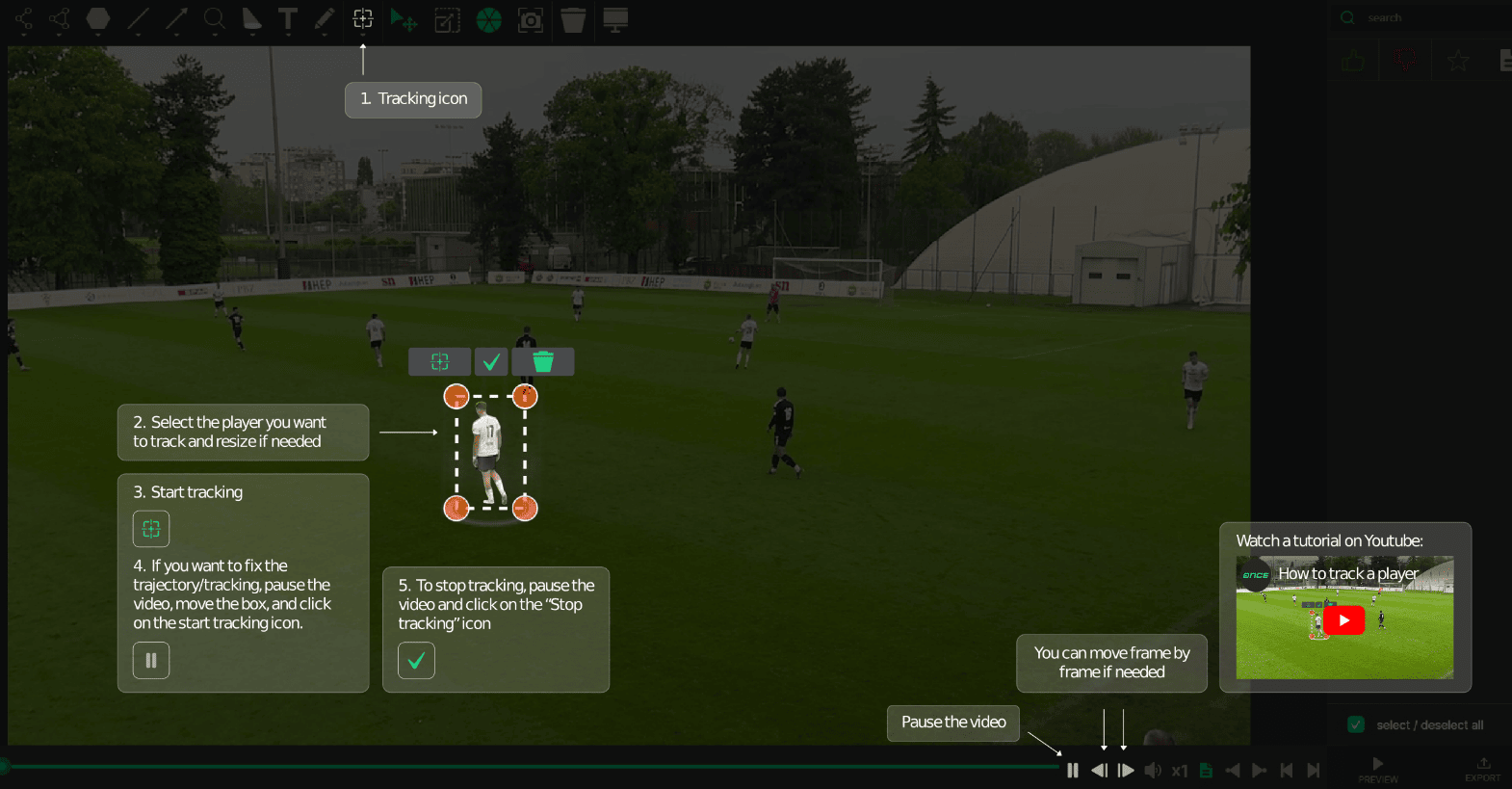
Task: Expand the Text tool options caret
Action: click(288, 34)
